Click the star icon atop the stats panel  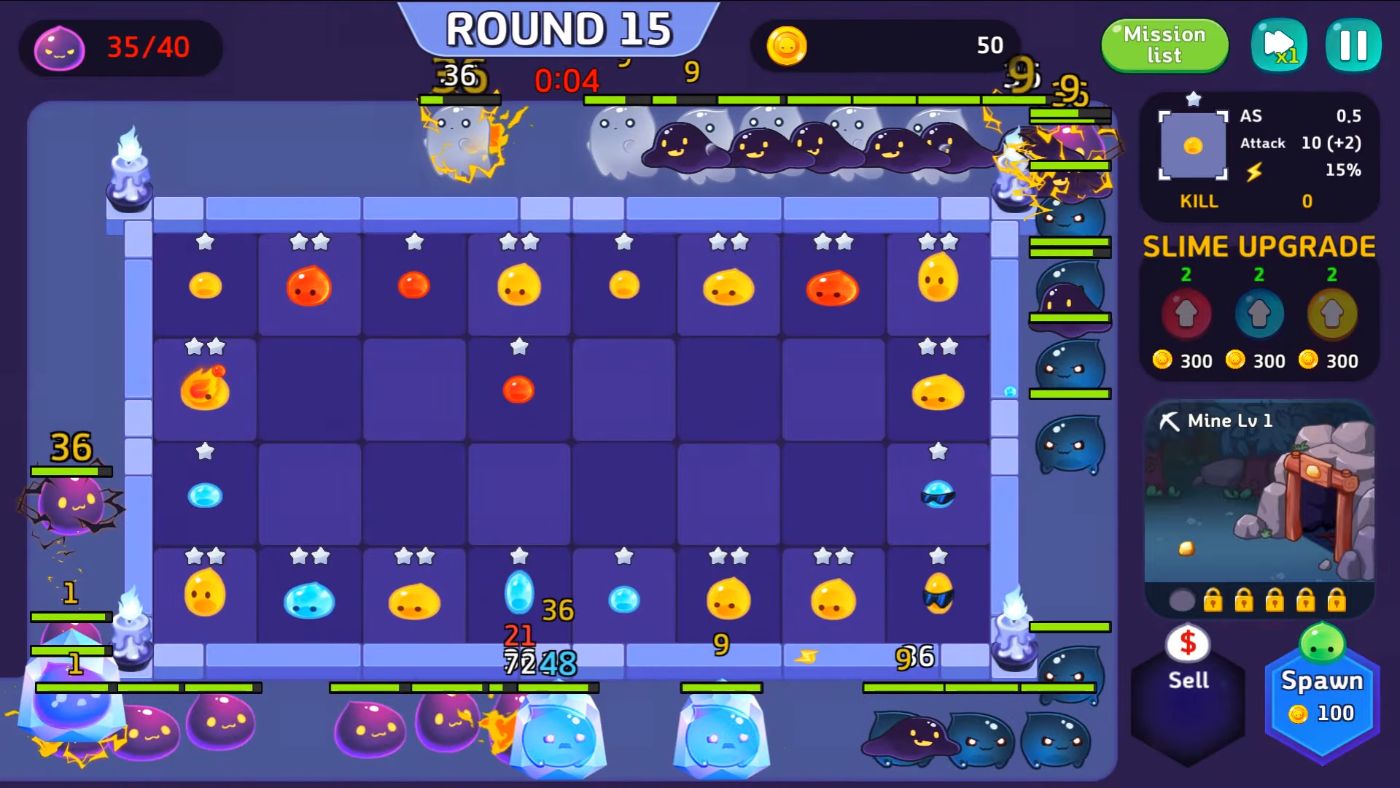click(x=1194, y=98)
